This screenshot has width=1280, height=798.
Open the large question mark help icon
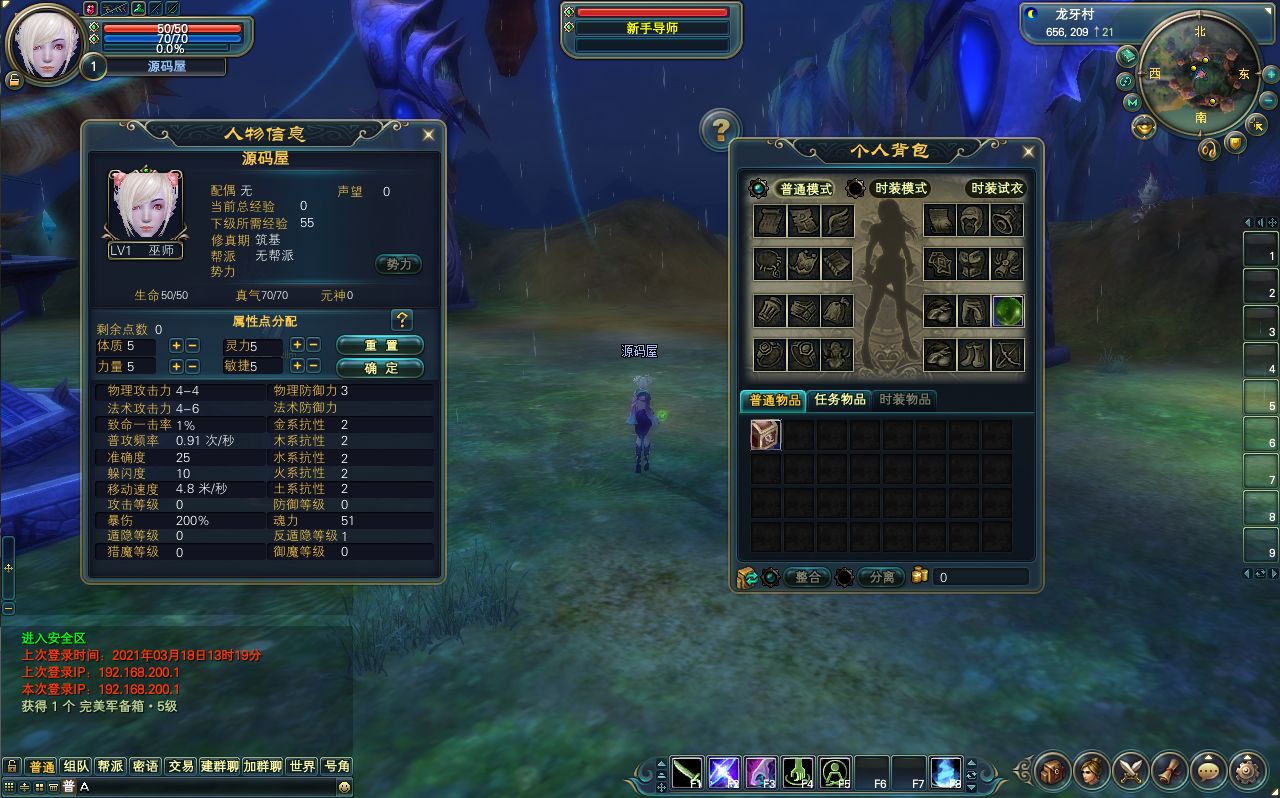tap(720, 129)
